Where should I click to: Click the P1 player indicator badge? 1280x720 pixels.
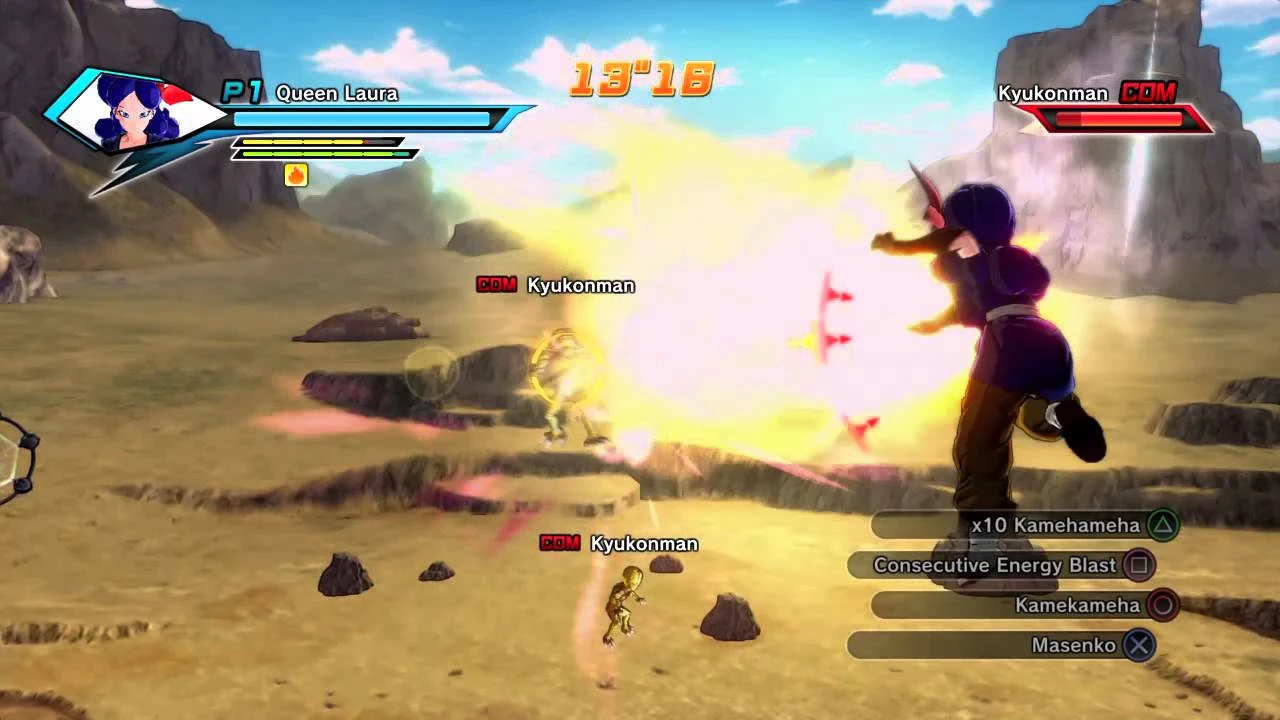241,92
